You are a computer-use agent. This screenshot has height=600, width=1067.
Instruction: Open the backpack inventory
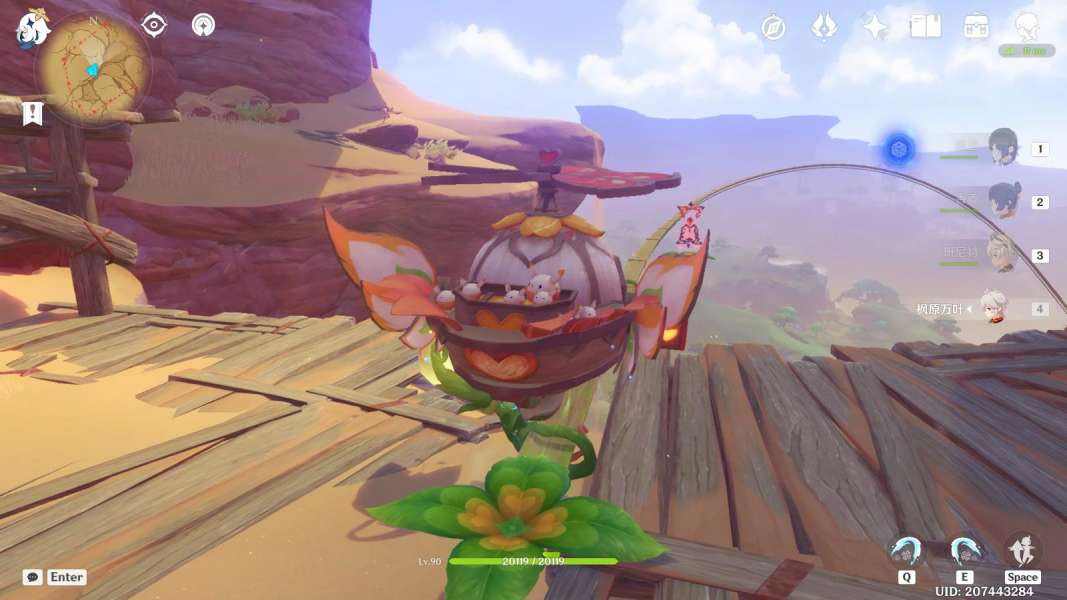(x=977, y=27)
